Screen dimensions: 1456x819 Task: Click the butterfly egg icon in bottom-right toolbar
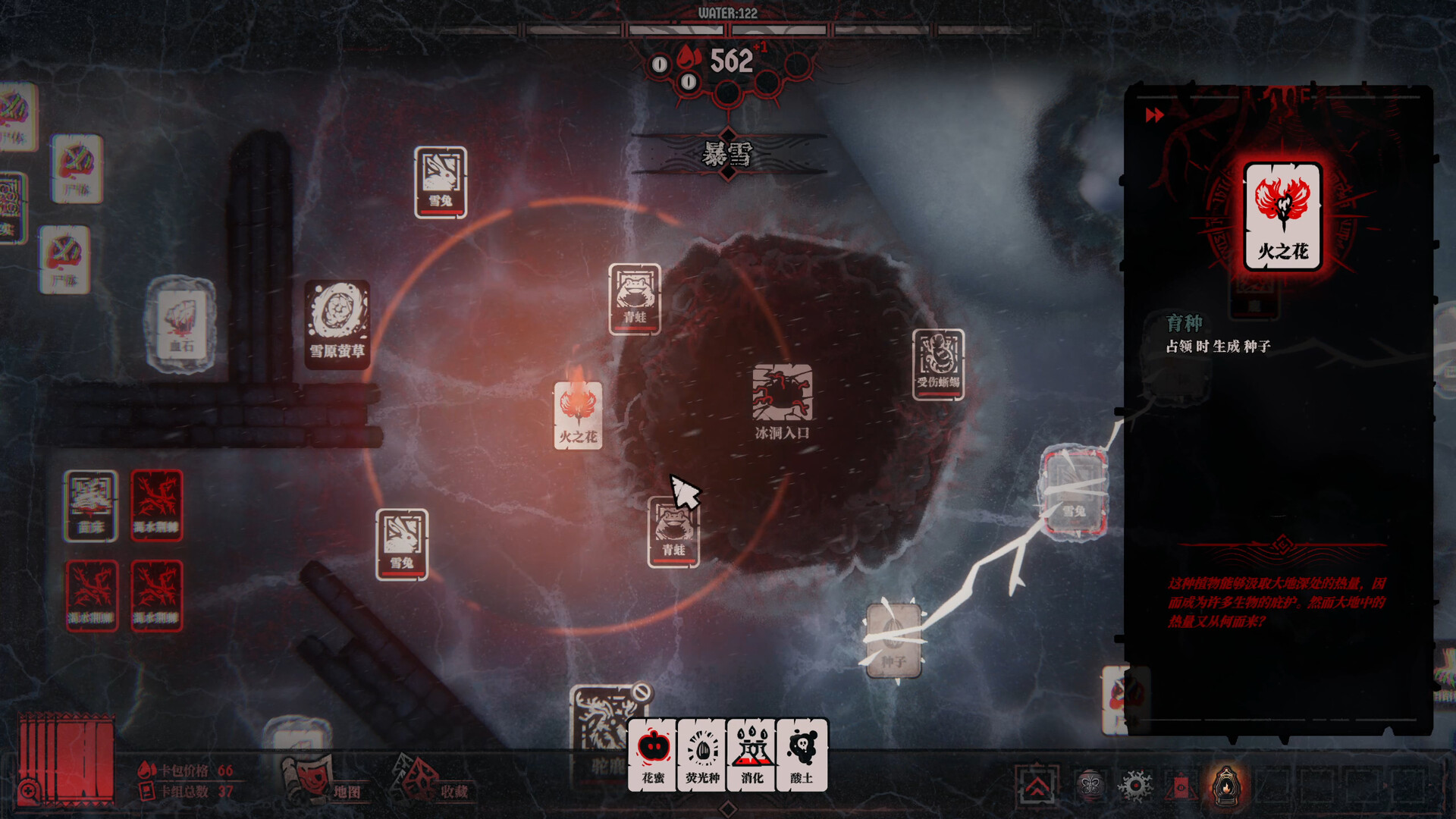click(x=1090, y=786)
